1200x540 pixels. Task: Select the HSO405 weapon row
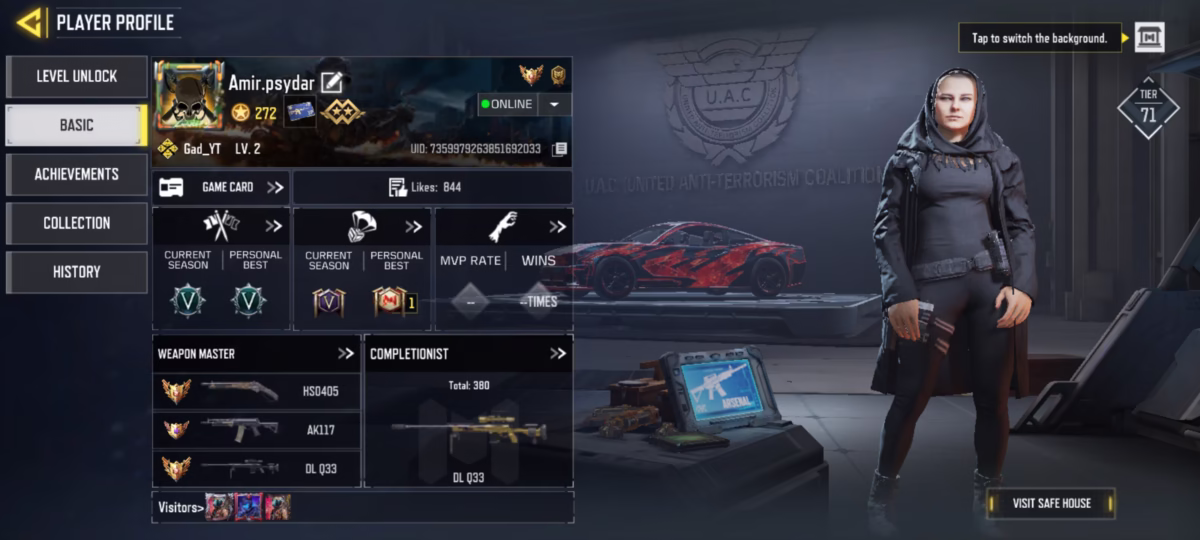point(256,391)
